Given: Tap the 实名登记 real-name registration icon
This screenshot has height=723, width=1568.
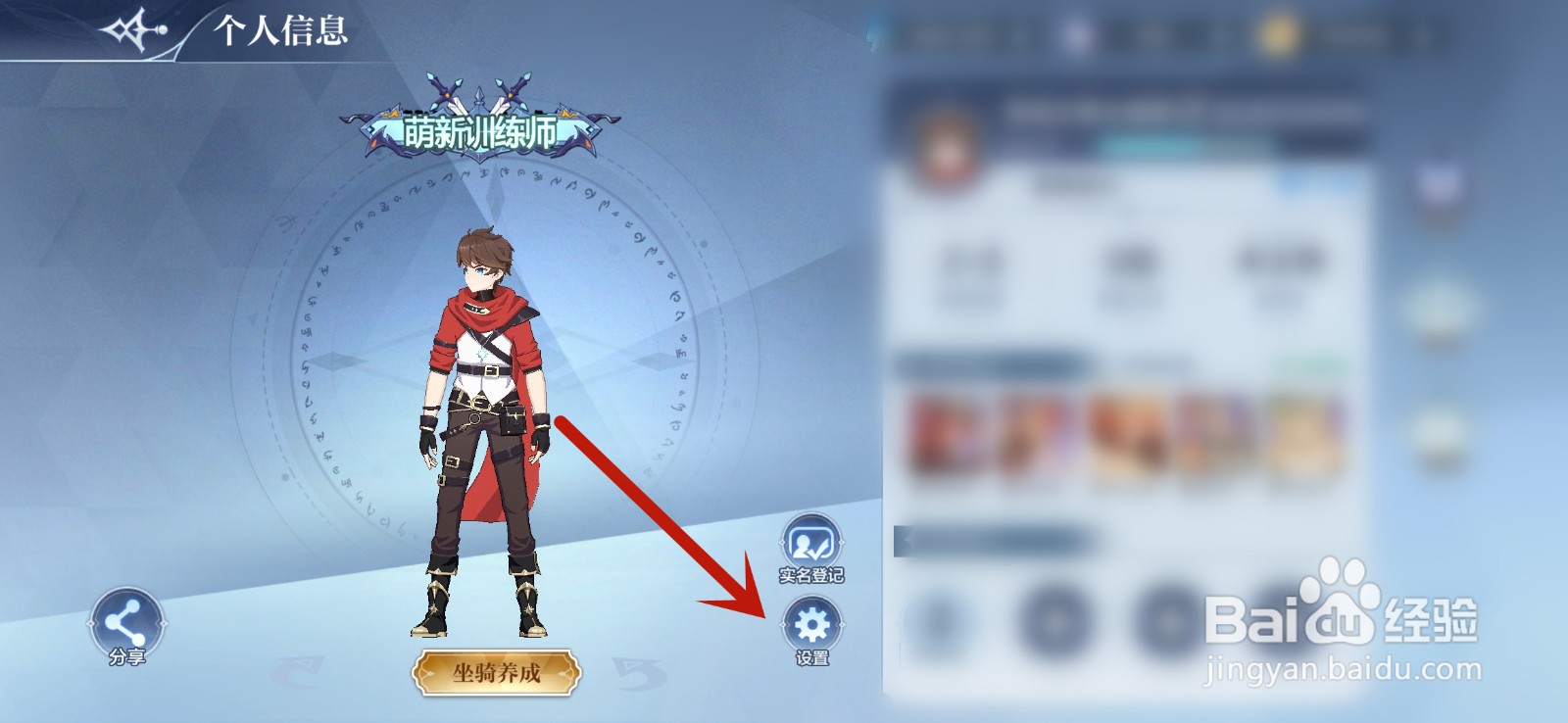Looking at the screenshot, I should click(812, 542).
